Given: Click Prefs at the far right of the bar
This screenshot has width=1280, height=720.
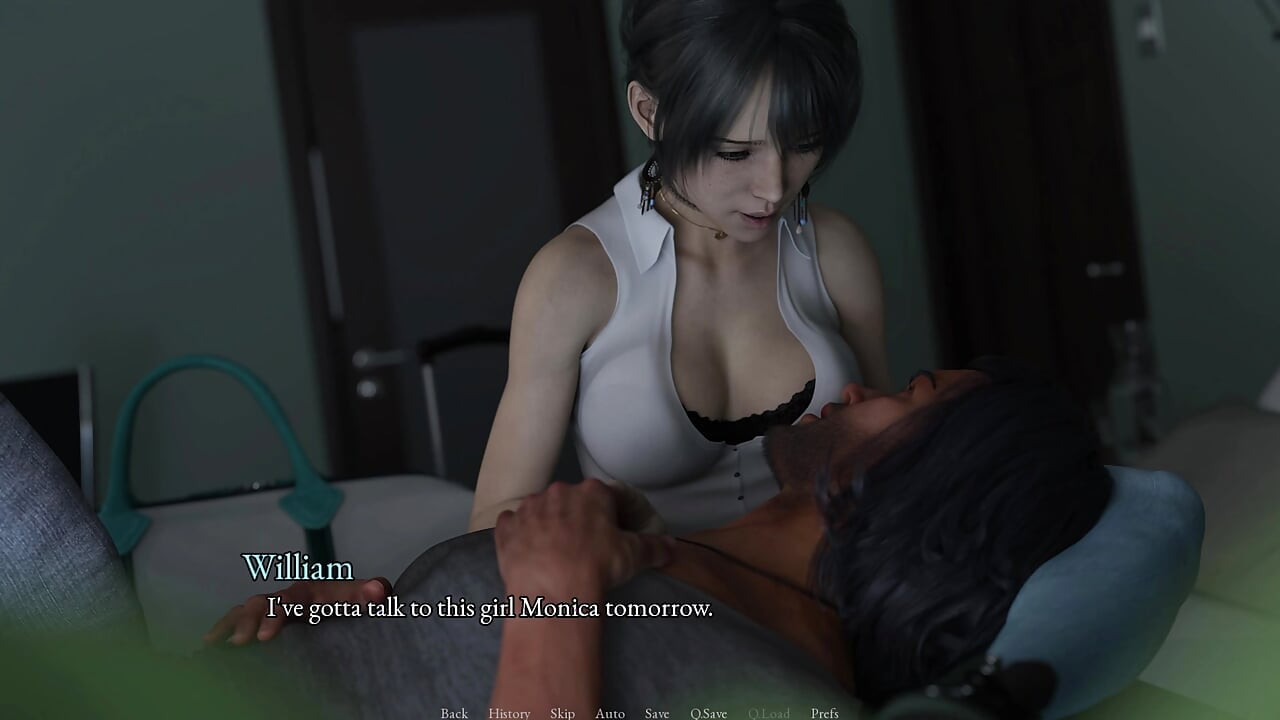Looking at the screenshot, I should [824, 713].
